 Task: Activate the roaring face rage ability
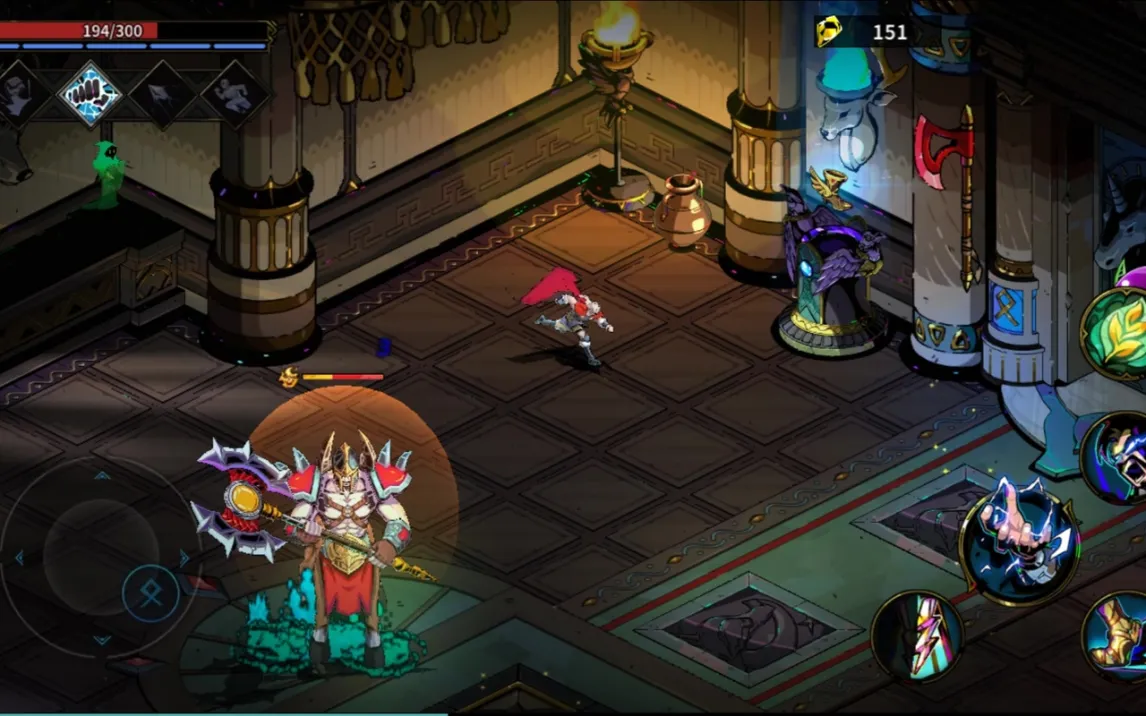pos(1118,457)
